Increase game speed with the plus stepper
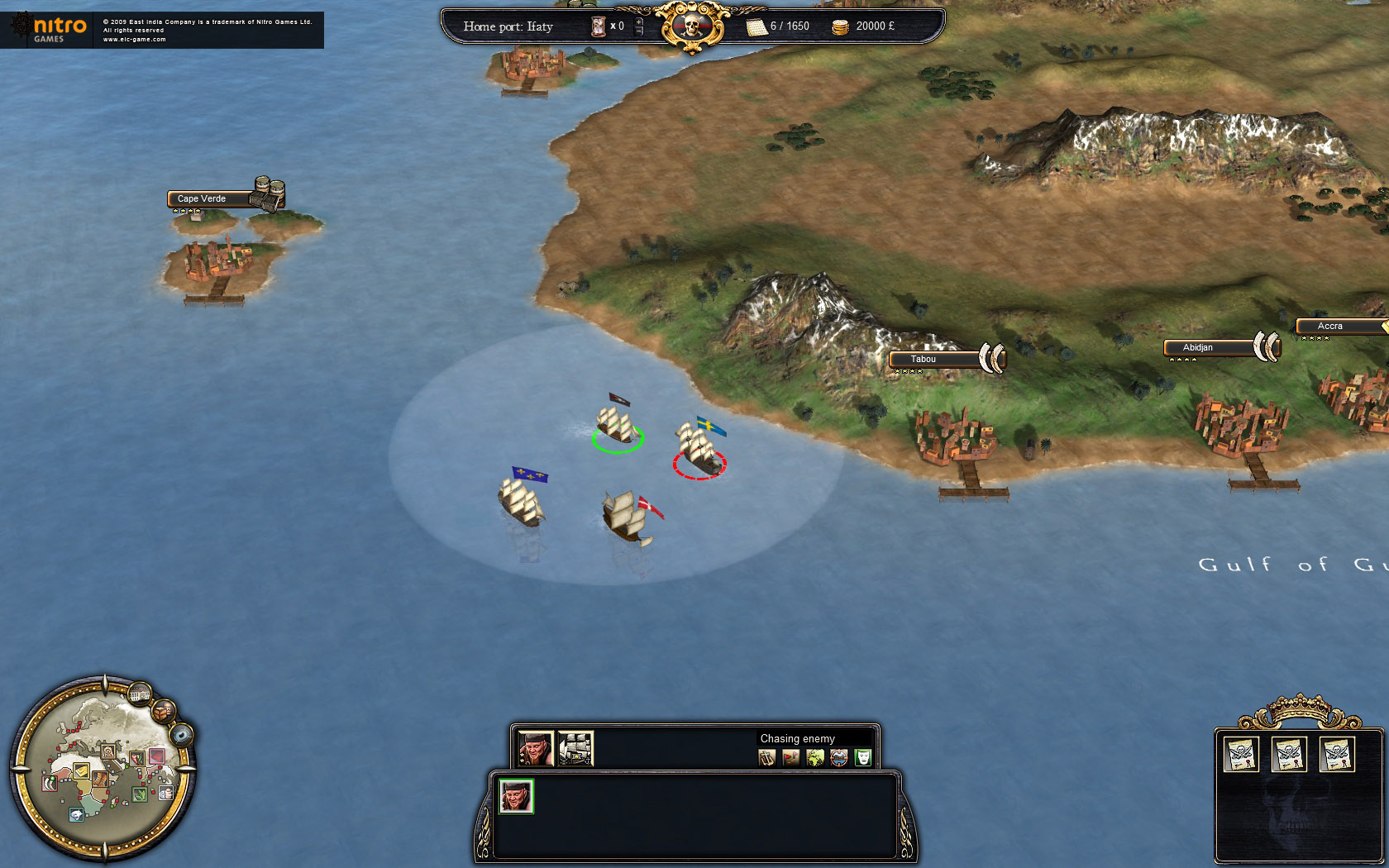The image size is (1389, 868). 638,22
